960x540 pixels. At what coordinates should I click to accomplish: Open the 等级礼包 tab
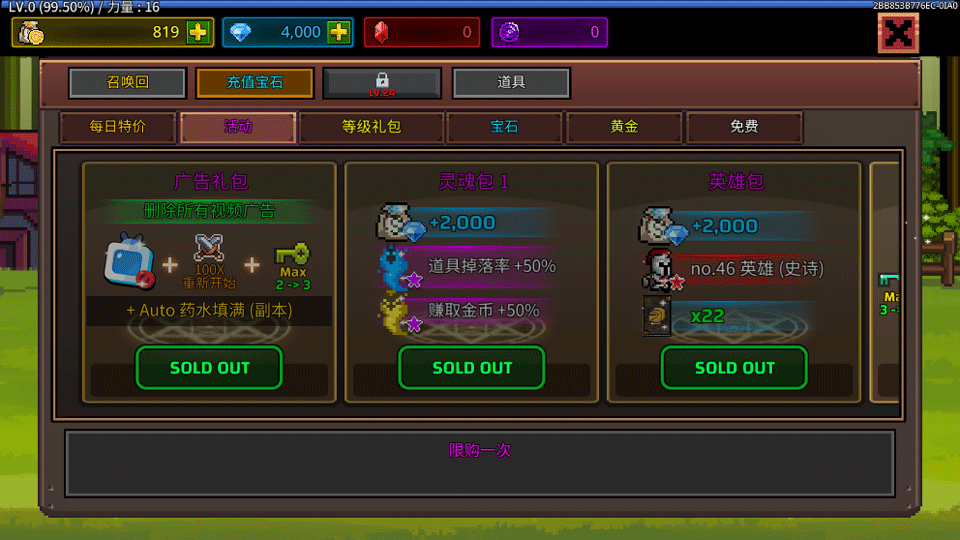click(371, 127)
